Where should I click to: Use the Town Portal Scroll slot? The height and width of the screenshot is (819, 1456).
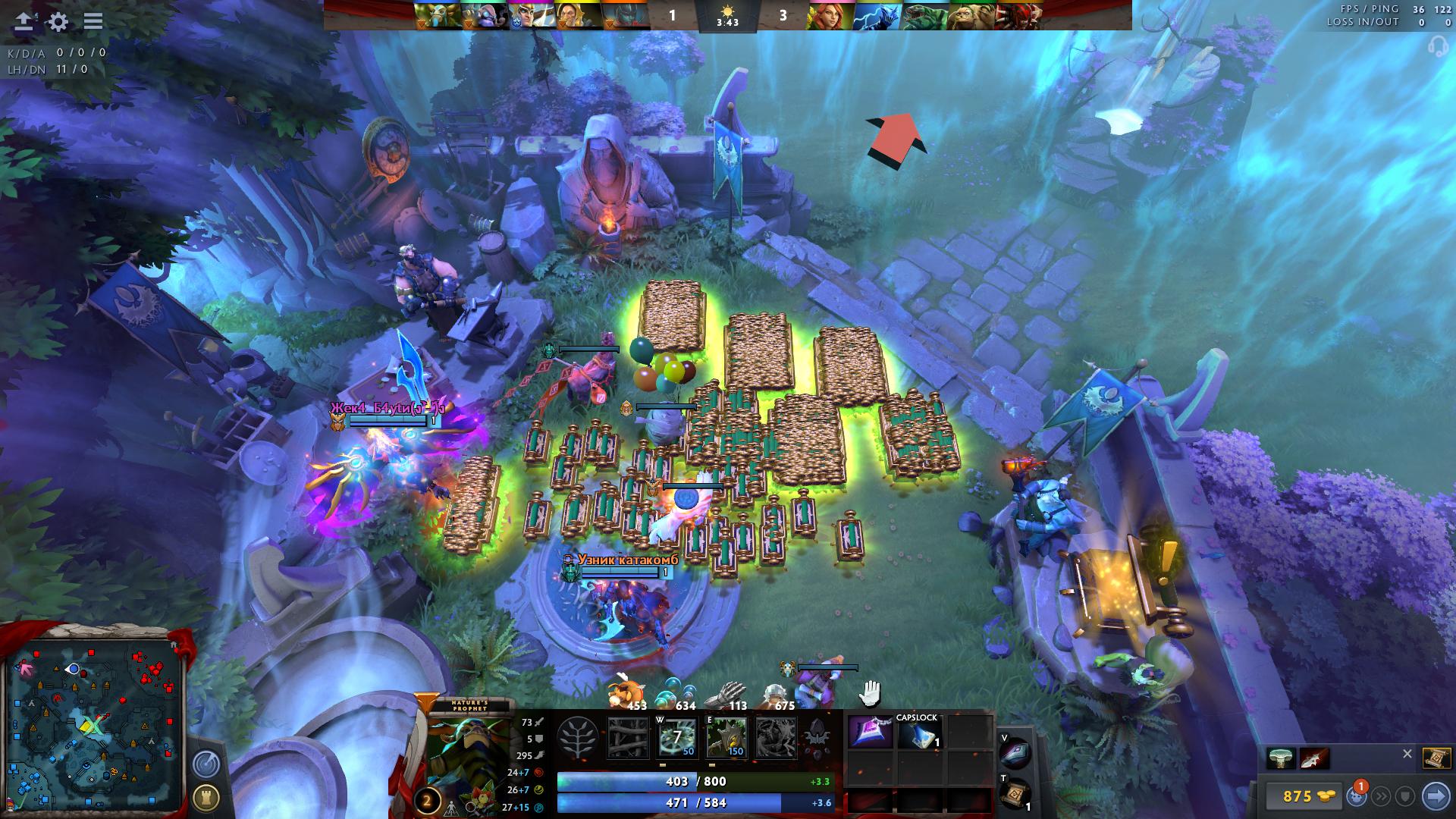[x=1015, y=793]
